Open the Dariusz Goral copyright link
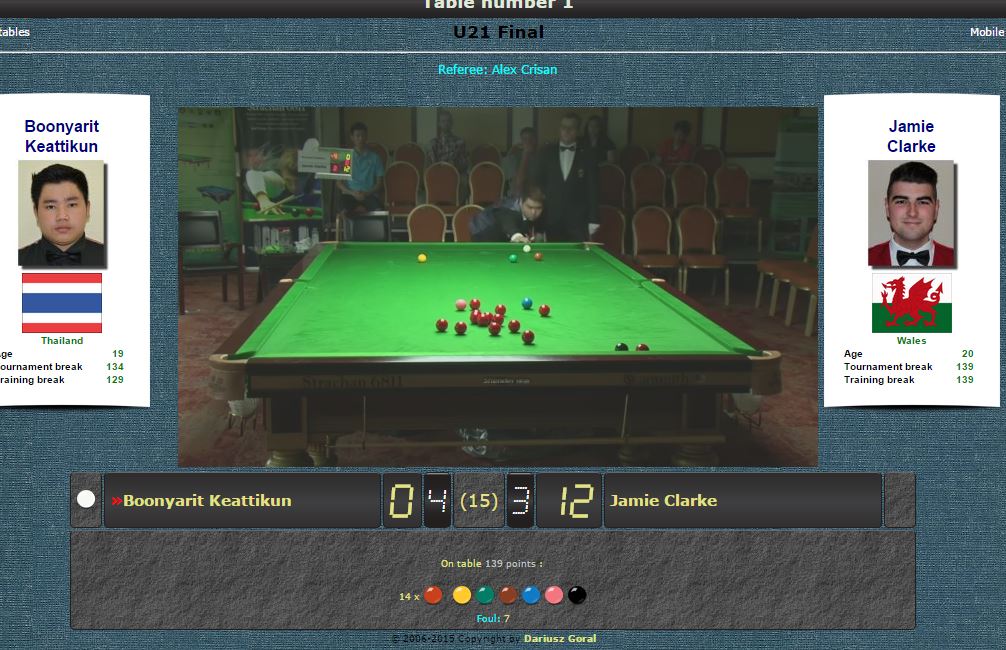Screen dimensions: 1006x650 (x=559, y=638)
